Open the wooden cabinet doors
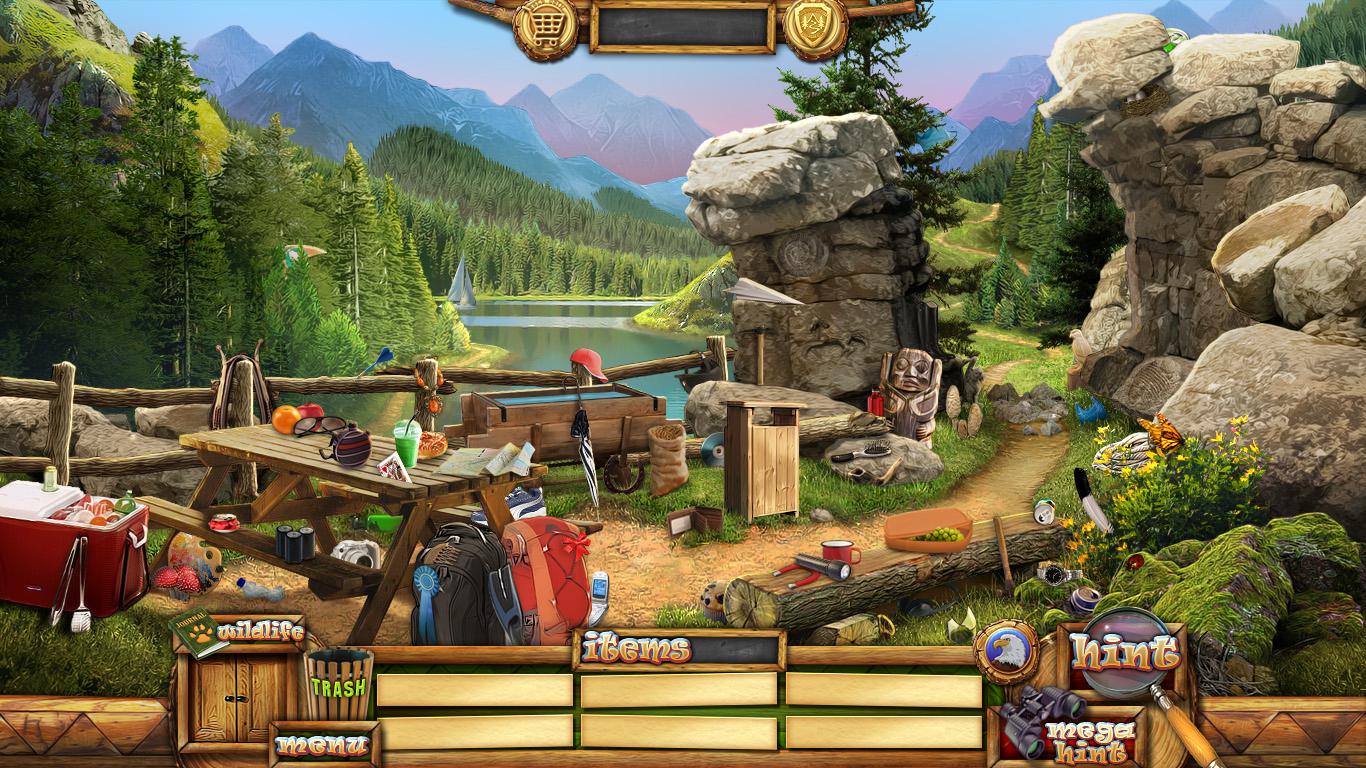The width and height of the screenshot is (1366, 768). point(238,697)
